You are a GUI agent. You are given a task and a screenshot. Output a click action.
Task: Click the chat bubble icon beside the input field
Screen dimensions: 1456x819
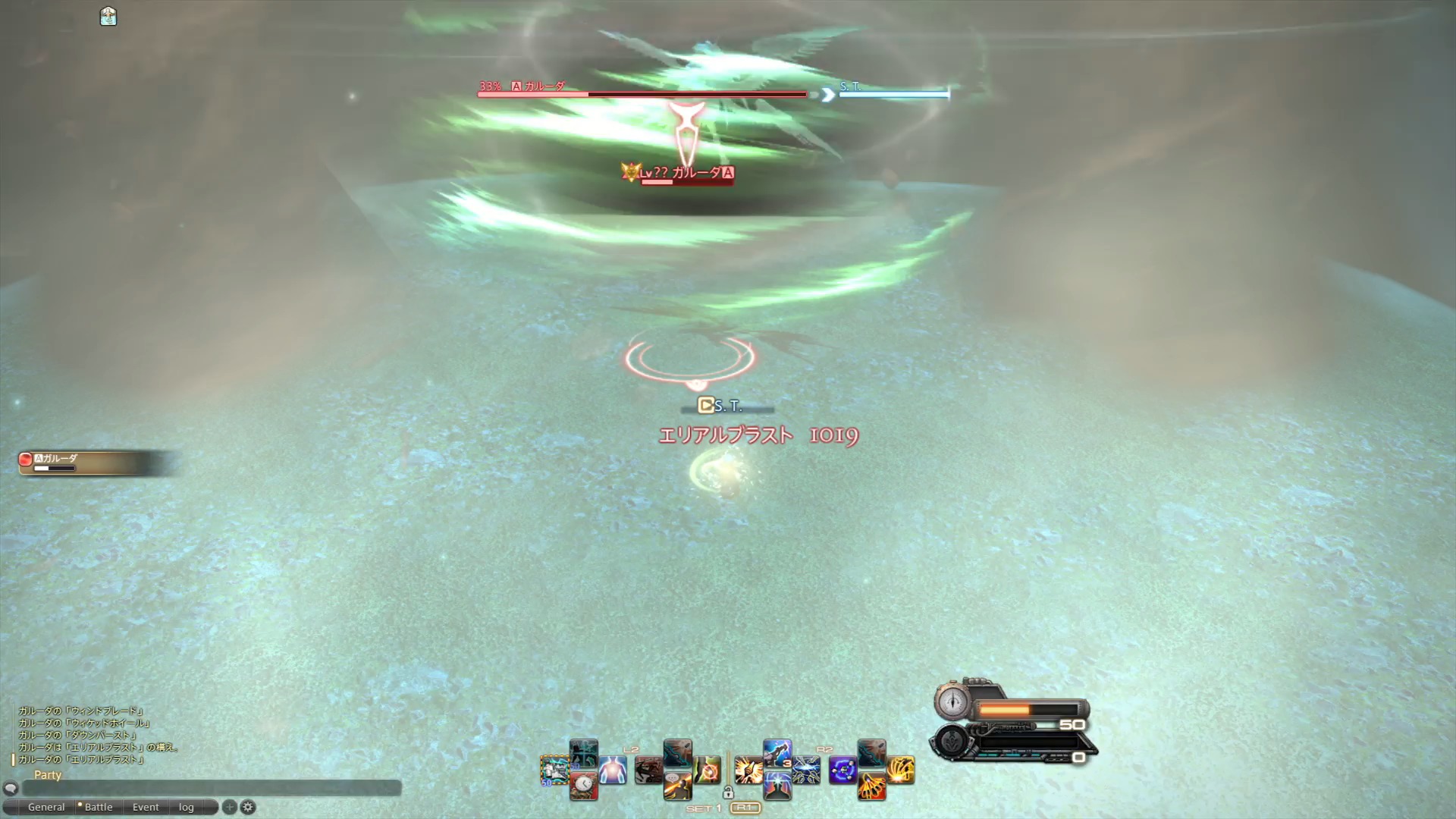click(x=11, y=788)
